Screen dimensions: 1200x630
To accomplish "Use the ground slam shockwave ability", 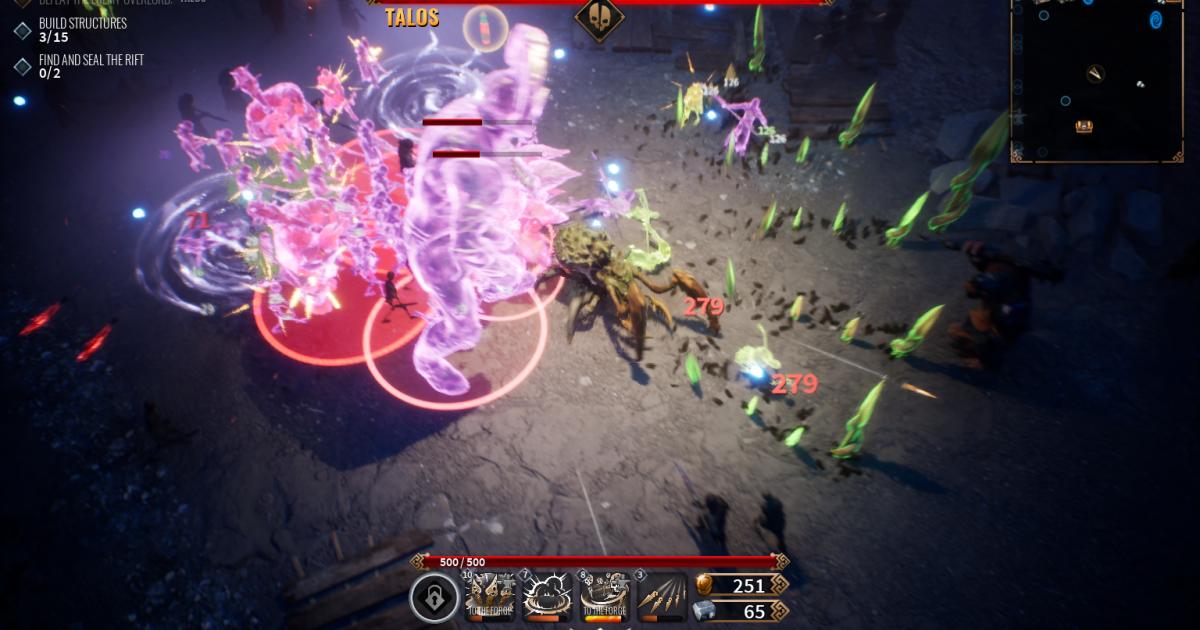I will 547,597.
